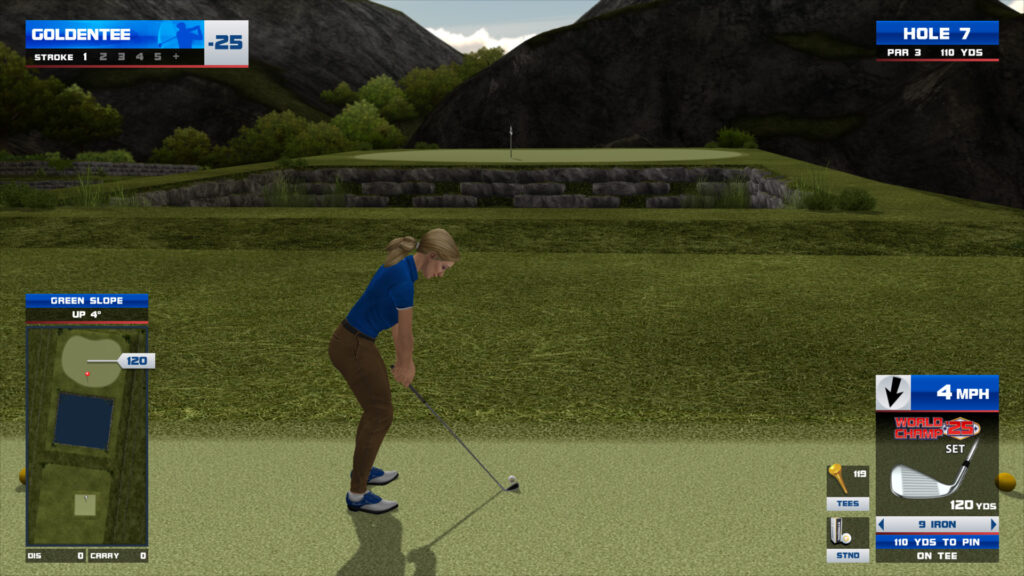Click the 120 distance marker on the minimap
Image resolution: width=1024 pixels, height=576 pixels.
(136, 361)
